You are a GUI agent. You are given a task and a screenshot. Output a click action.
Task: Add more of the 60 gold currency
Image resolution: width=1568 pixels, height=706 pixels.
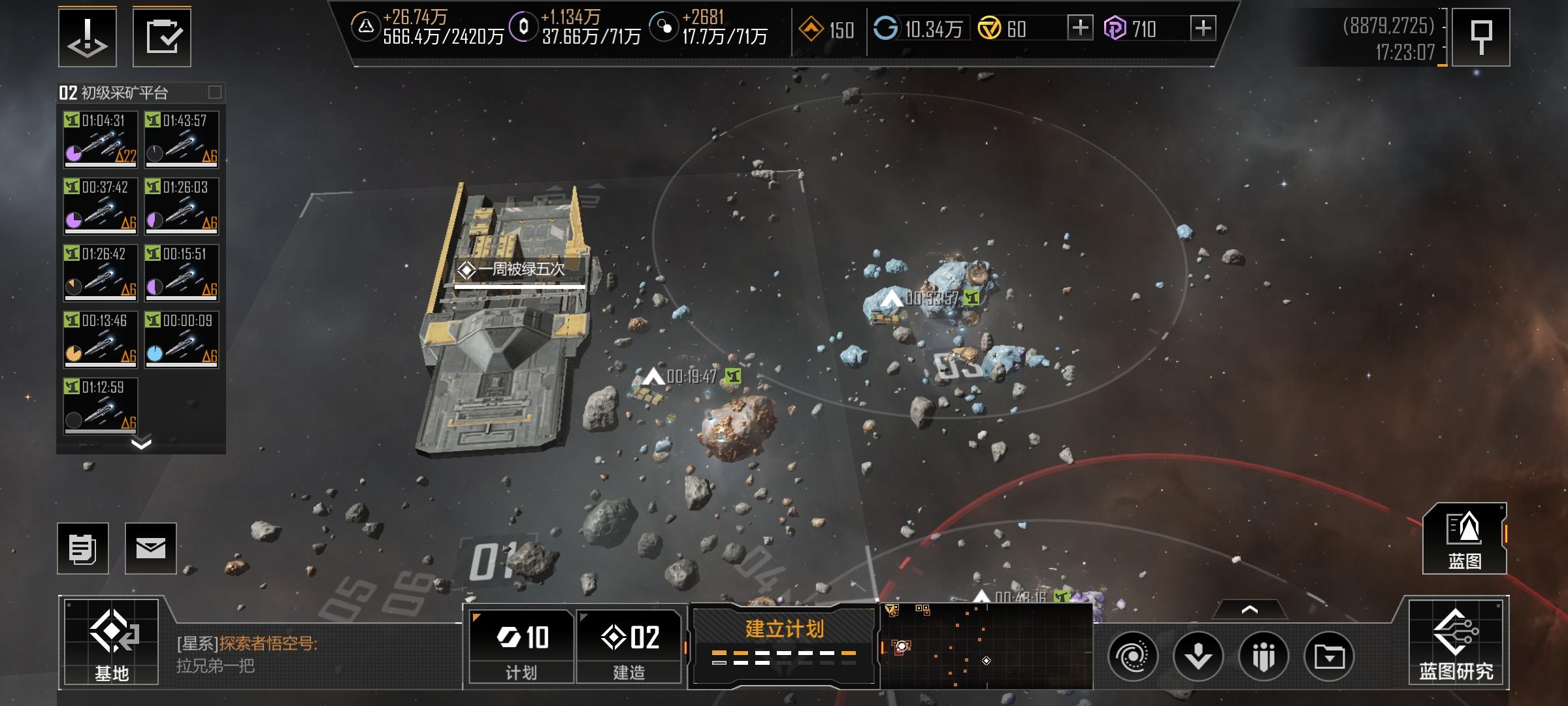point(1080,28)
